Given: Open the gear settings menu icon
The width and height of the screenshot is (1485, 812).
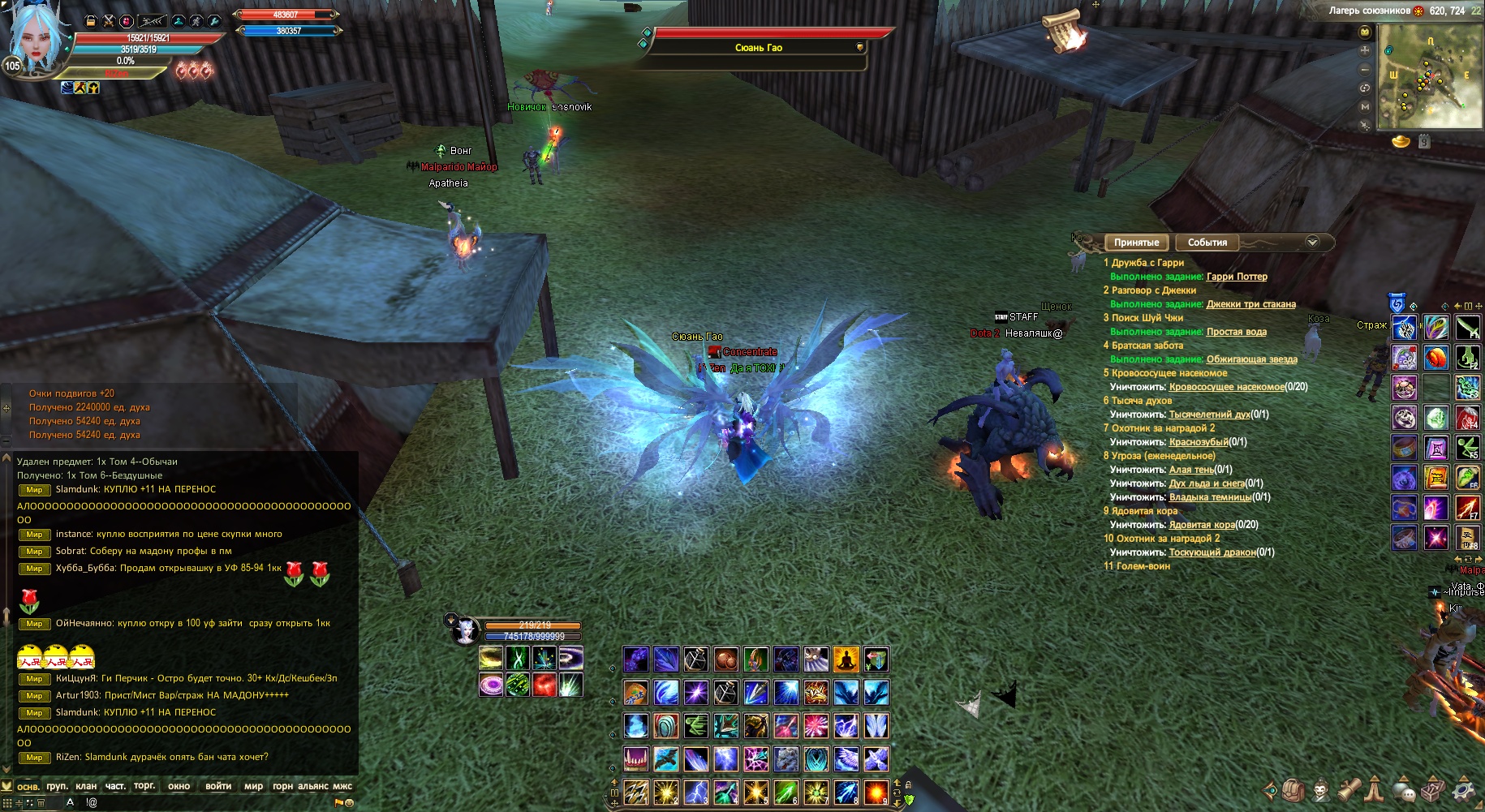Looking at the screenshot, I should coord(1463,789).
